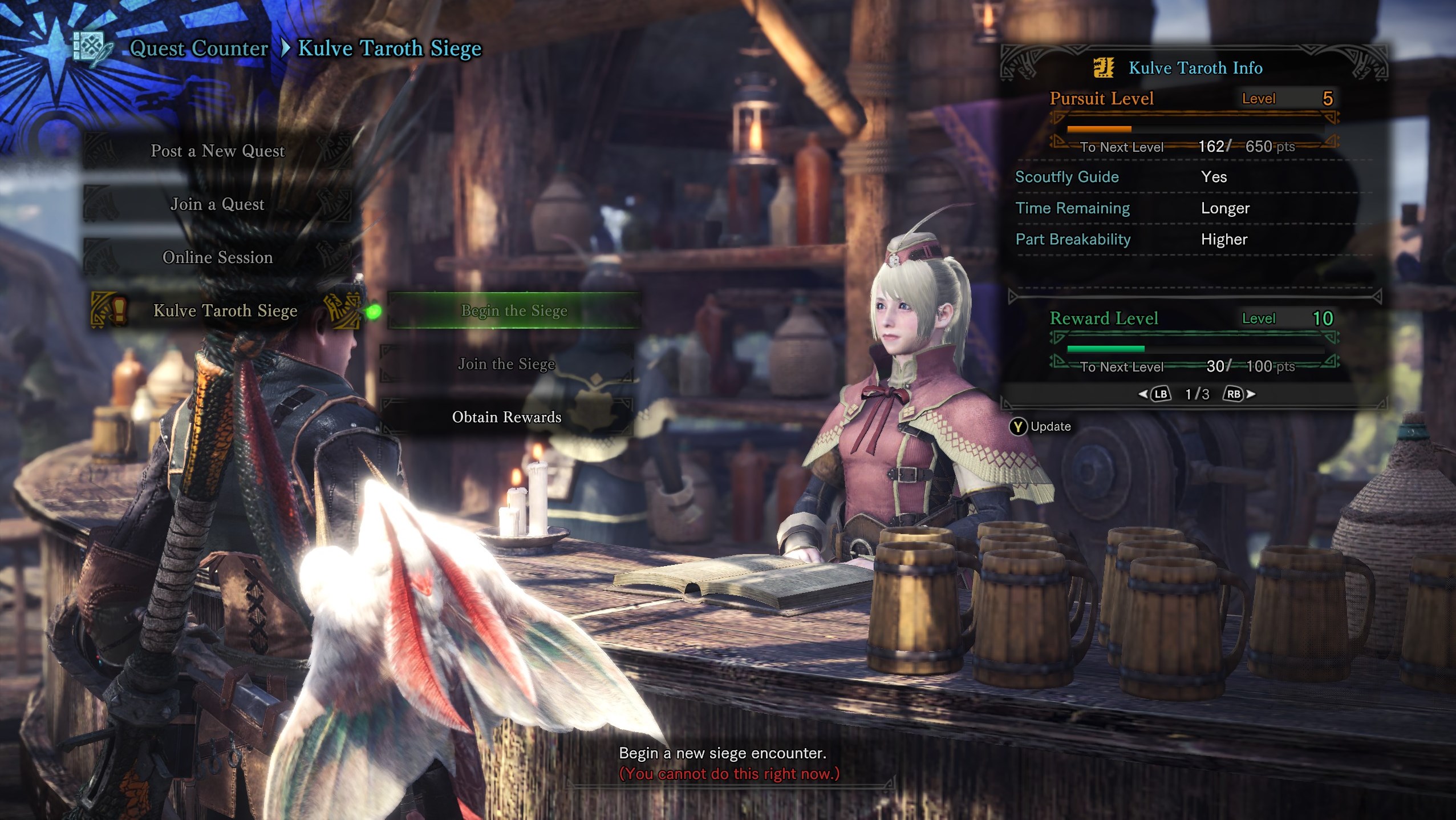Select Join the Siege
Image resolution: width=1456 pixels, height=820 pixels.
506,364
